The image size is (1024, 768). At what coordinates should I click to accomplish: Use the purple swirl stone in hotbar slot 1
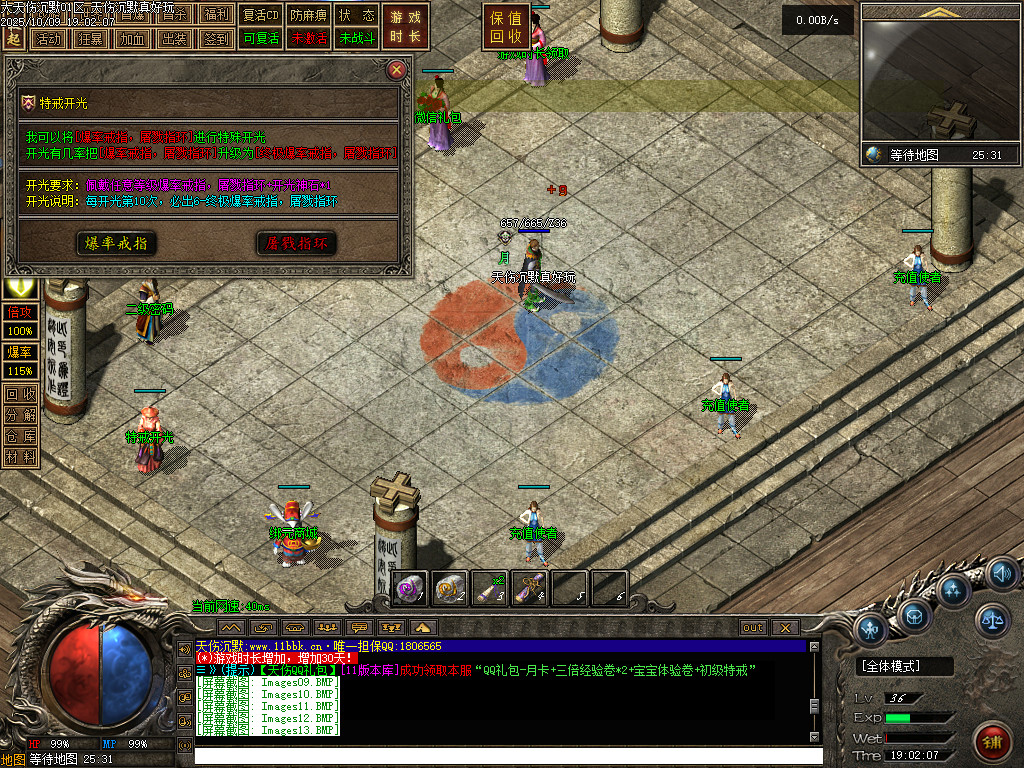pos(410,589)
